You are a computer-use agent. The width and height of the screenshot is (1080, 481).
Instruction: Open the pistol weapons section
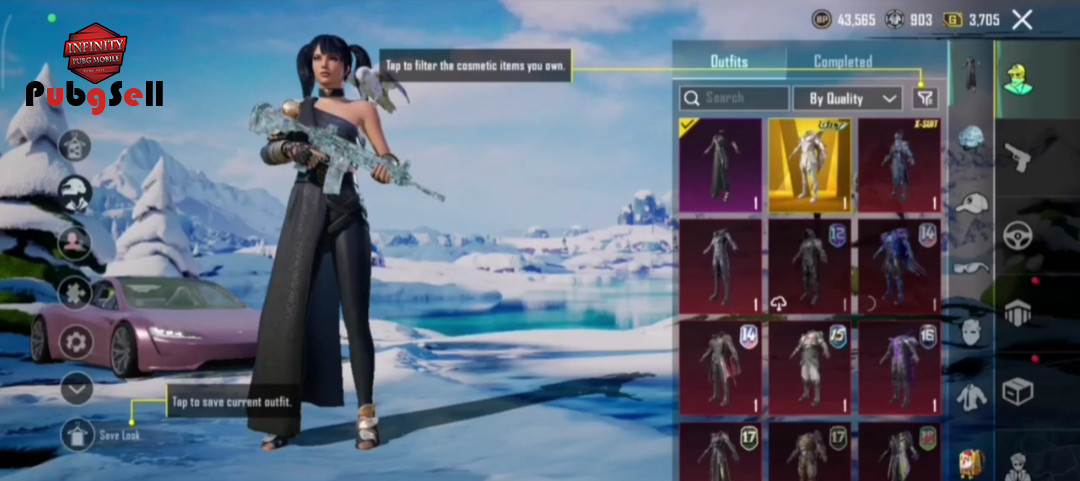pyautogui.click(x=1019, y=156)
